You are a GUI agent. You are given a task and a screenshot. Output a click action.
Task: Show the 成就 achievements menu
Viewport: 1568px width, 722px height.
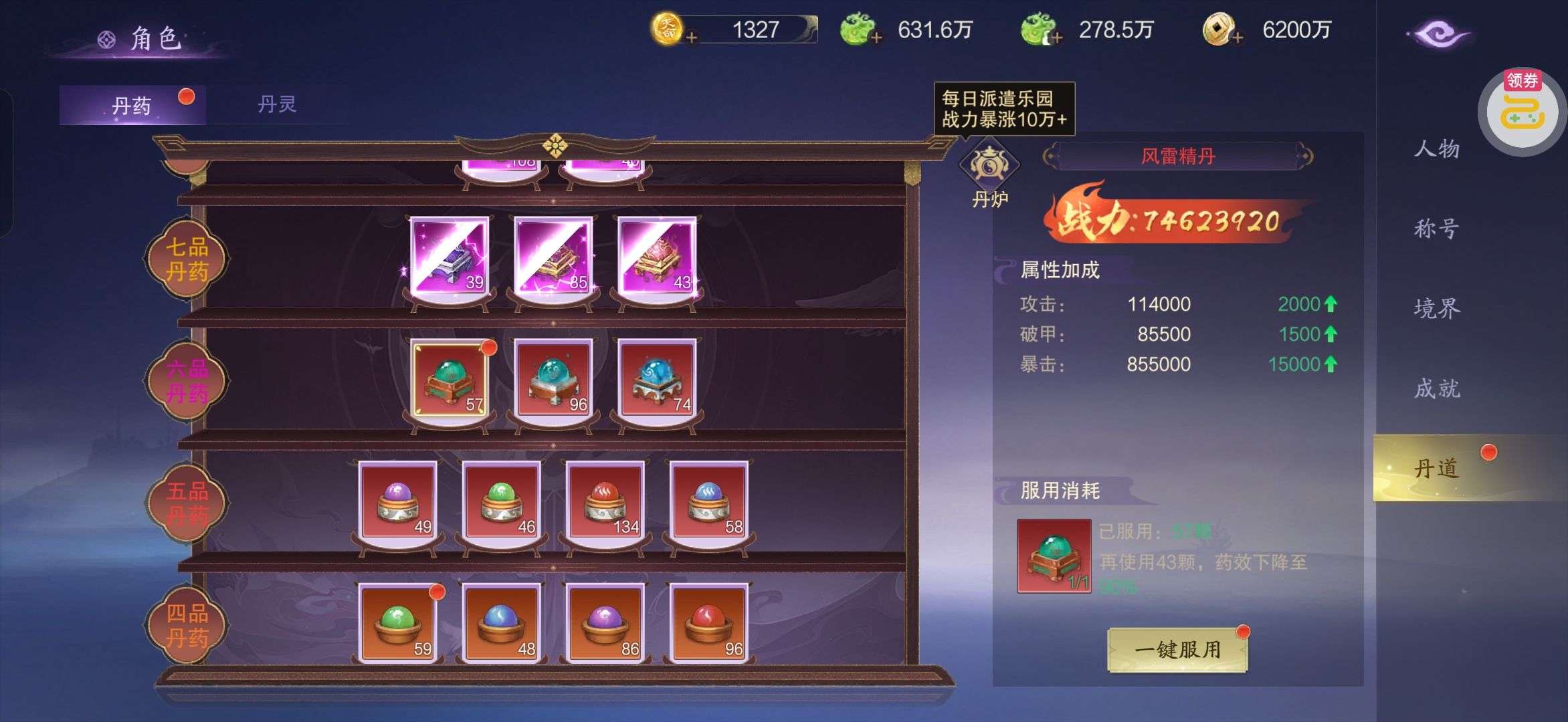coord(1436,388)
